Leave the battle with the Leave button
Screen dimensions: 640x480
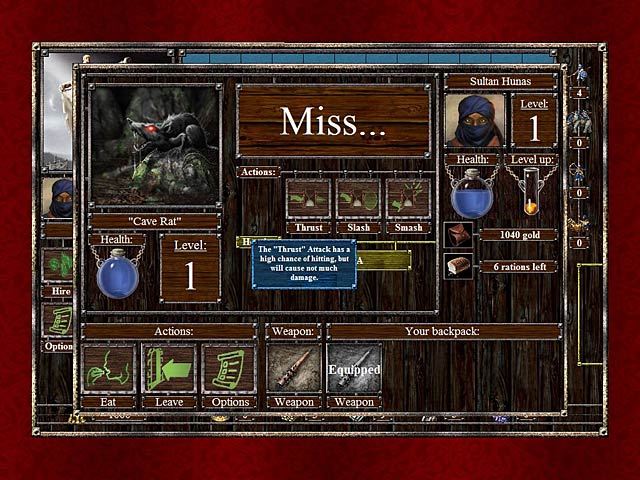point(168,369)
